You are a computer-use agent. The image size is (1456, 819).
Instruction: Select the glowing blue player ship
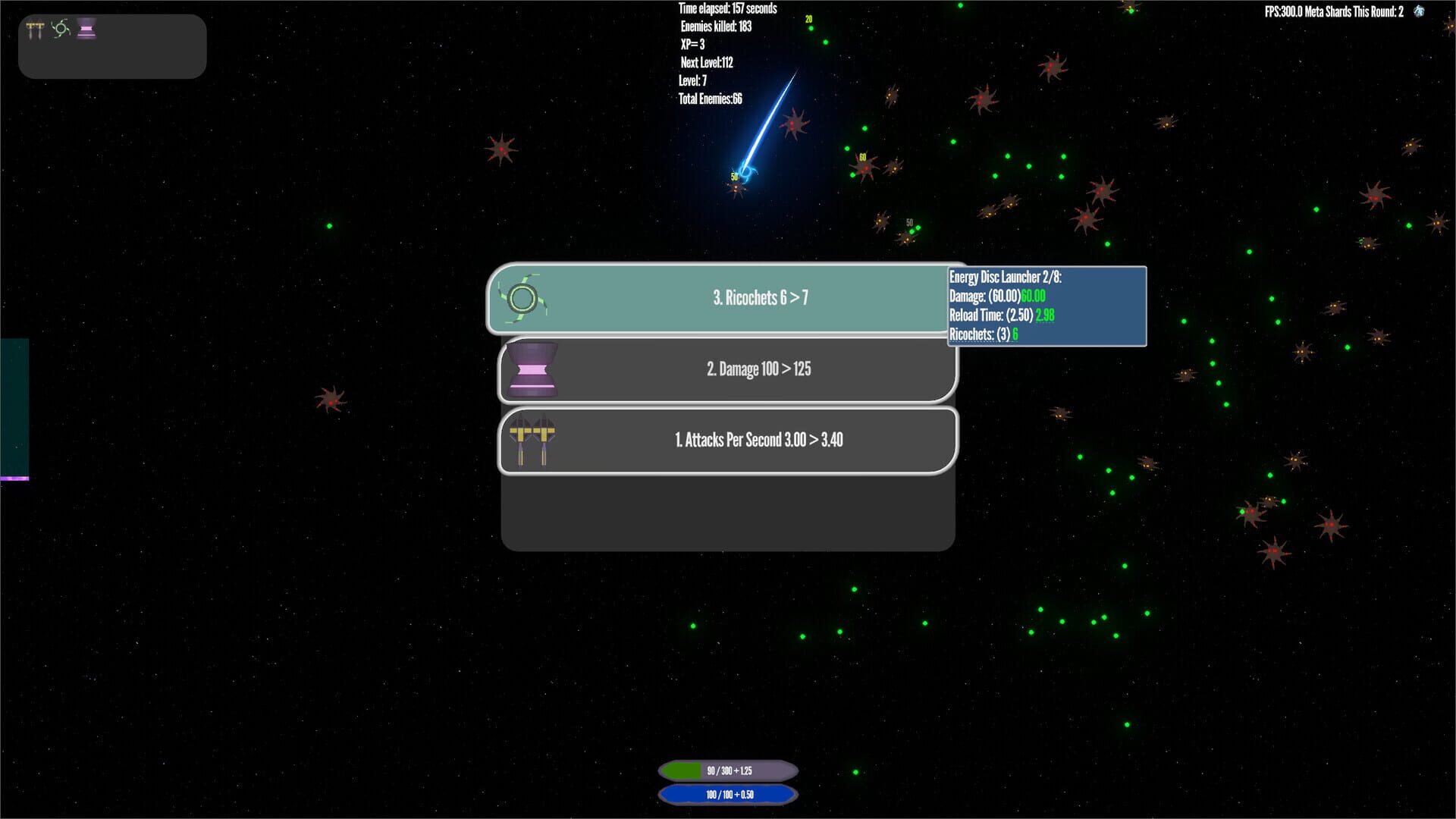click(747, 173)
